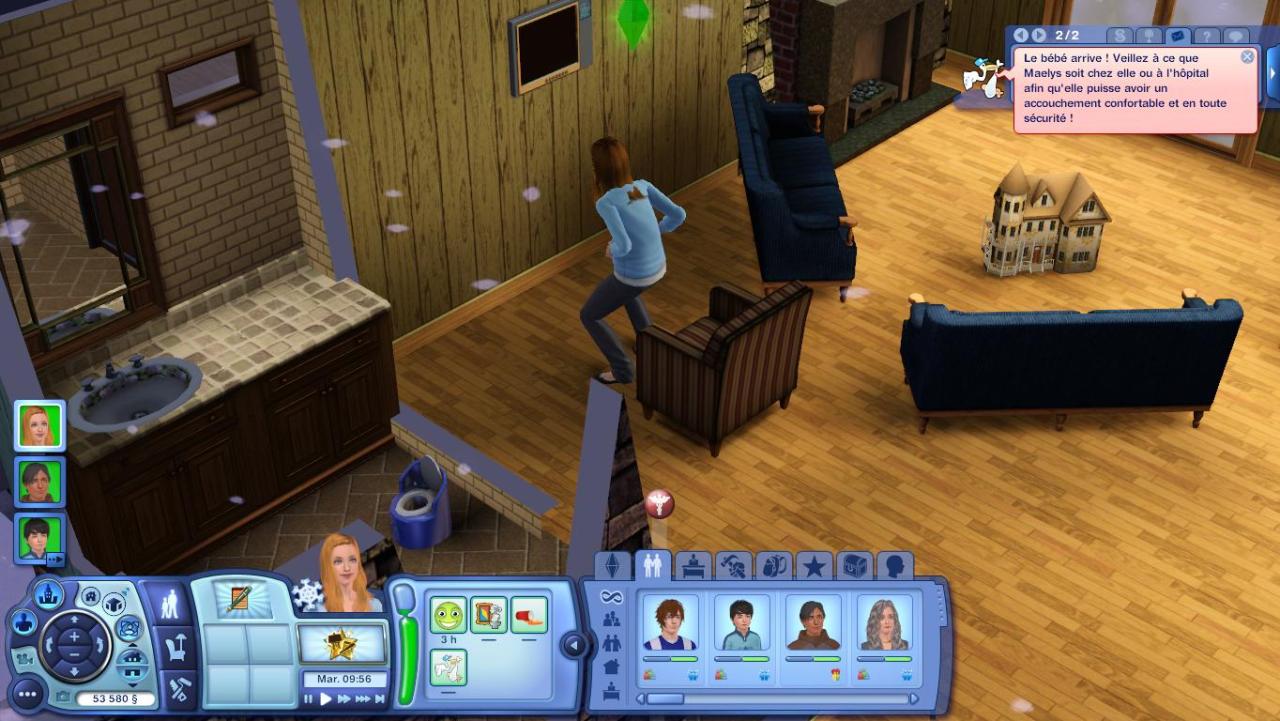Open the Career tab with the desk icon
Viewport: 1280px width, 721px height.
point(693,566)
